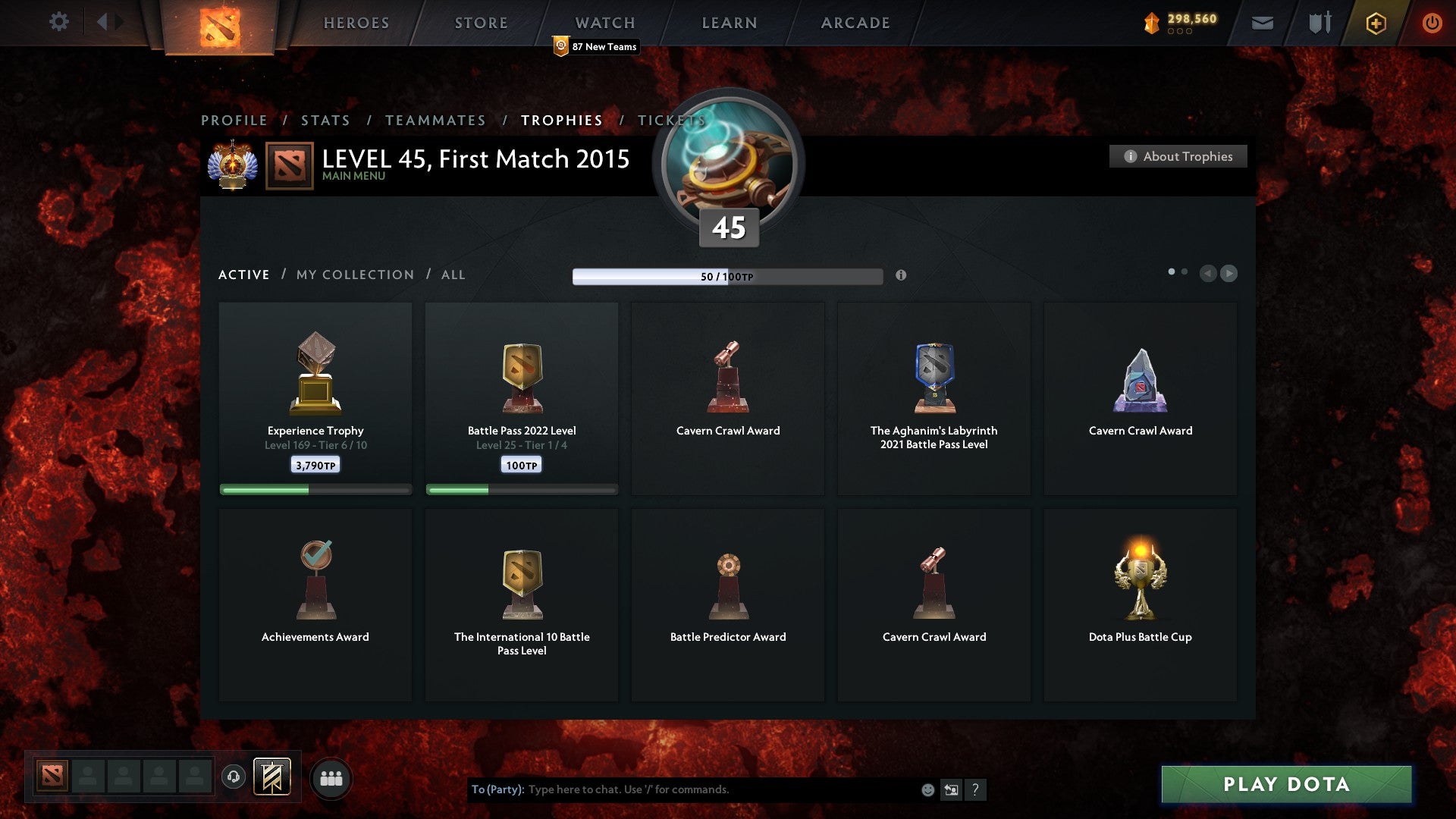Click the red power icon to exit
The height and width of the screenshot is (819, 1456).
point(1432,23)
